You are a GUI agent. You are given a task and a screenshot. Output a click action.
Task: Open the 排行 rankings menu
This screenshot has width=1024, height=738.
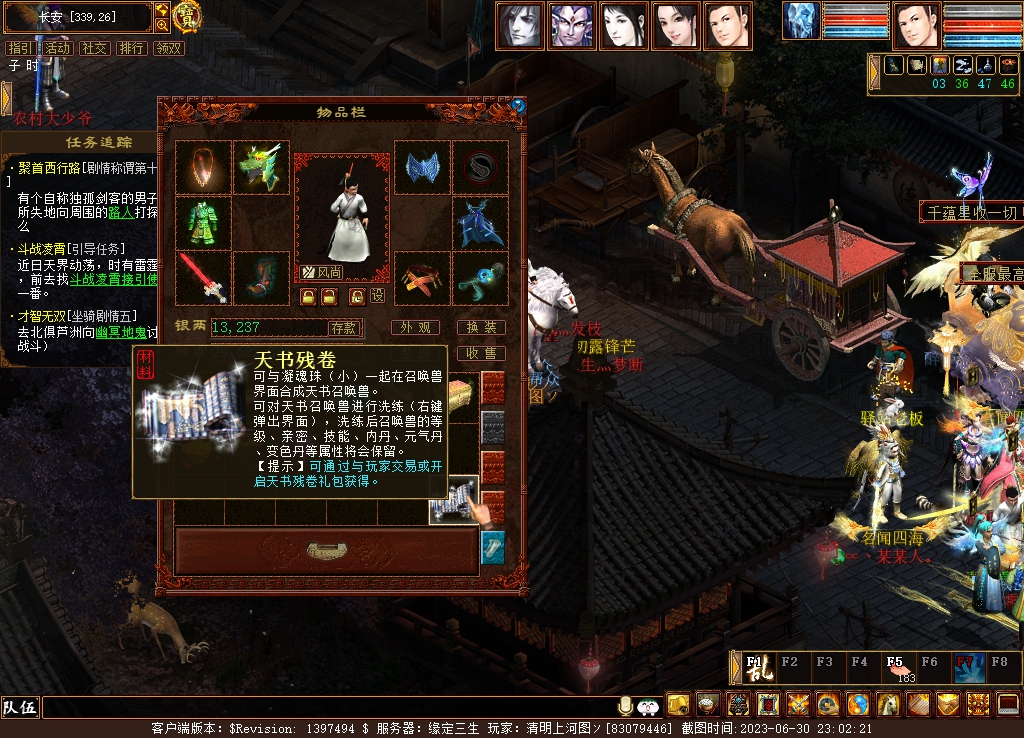pos(131,48)
